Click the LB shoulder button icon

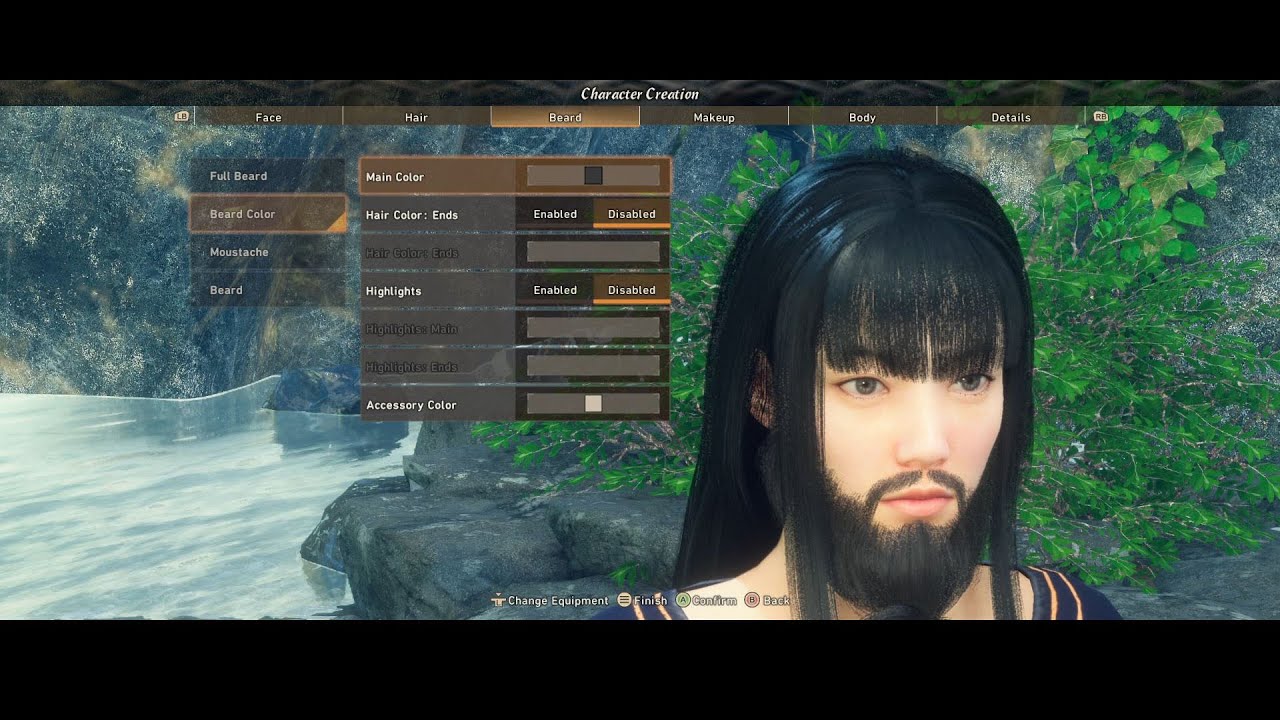click(181, 116)
